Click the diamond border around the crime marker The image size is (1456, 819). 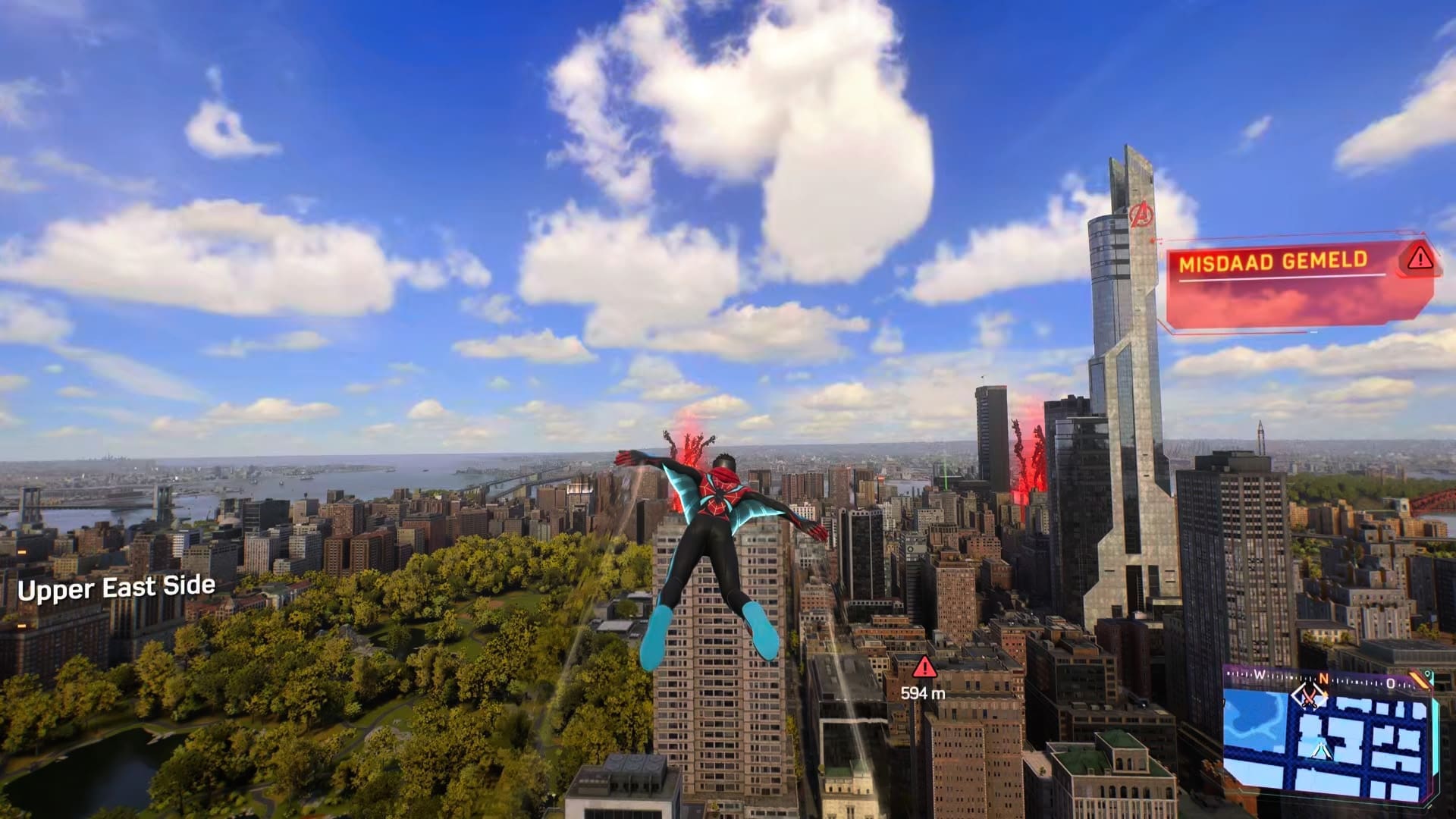(x=1294, y=694)
